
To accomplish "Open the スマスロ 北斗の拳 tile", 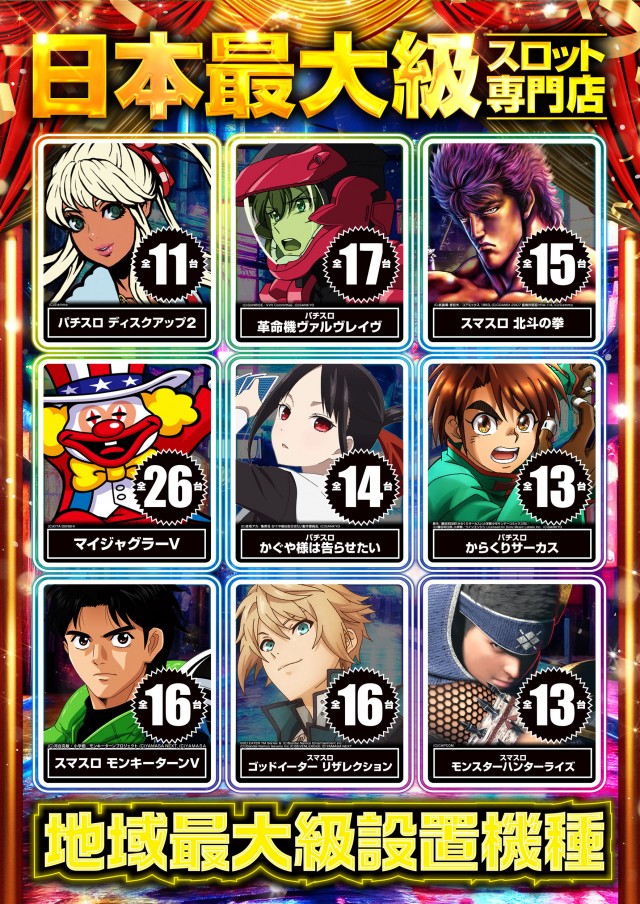I will tap(511, 240).
